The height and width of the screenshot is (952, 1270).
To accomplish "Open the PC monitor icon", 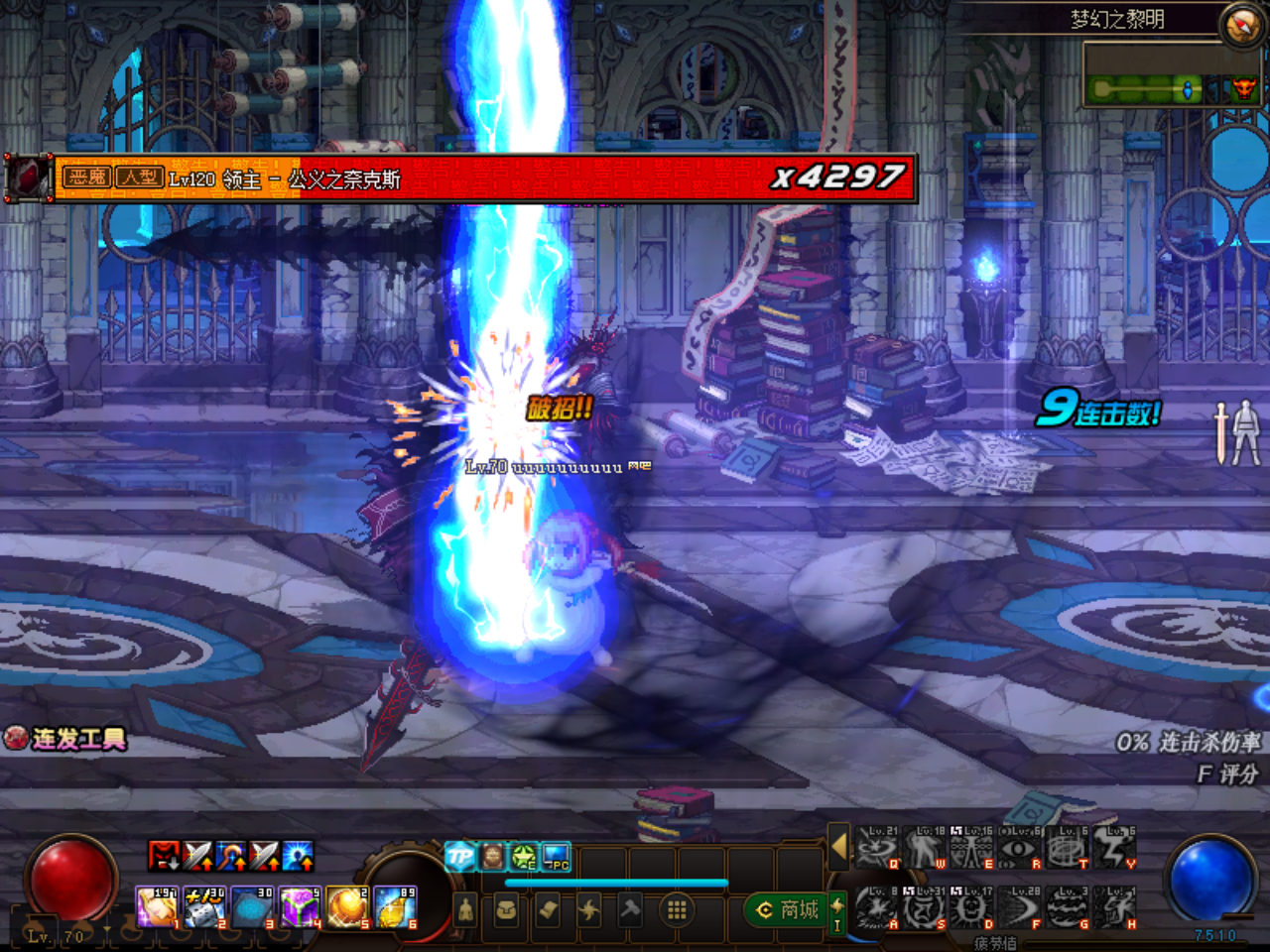I will [556, 856].
